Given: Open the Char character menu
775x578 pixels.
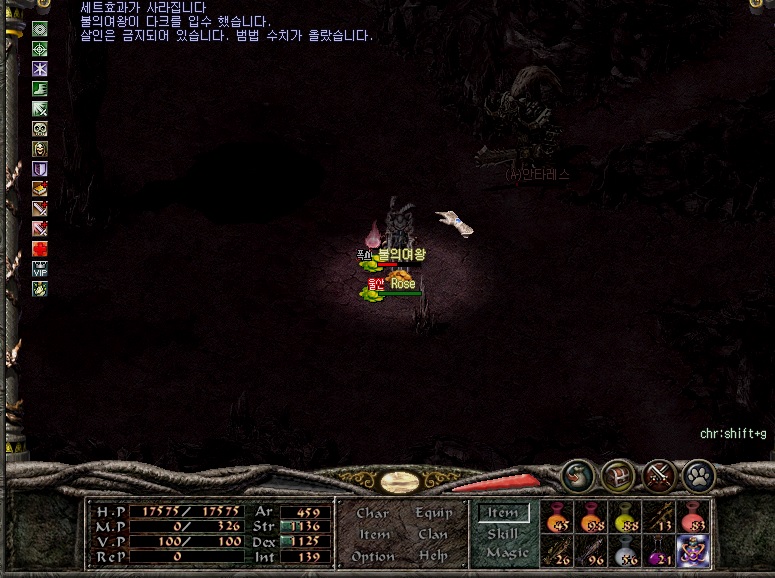Looking at the screenshot, I should coord(372,513).
